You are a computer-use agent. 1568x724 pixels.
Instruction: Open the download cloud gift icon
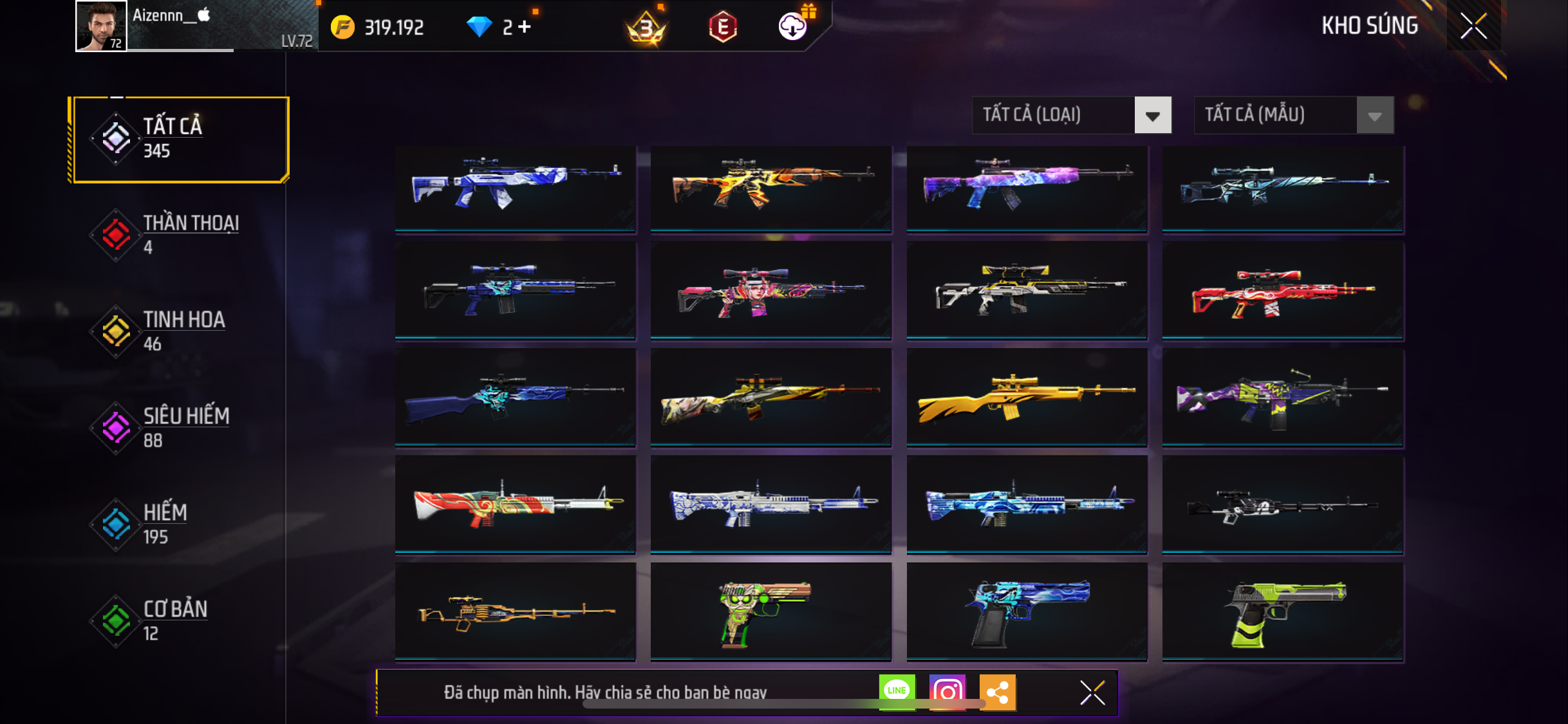pyautogui.click(x=793, y=26)
